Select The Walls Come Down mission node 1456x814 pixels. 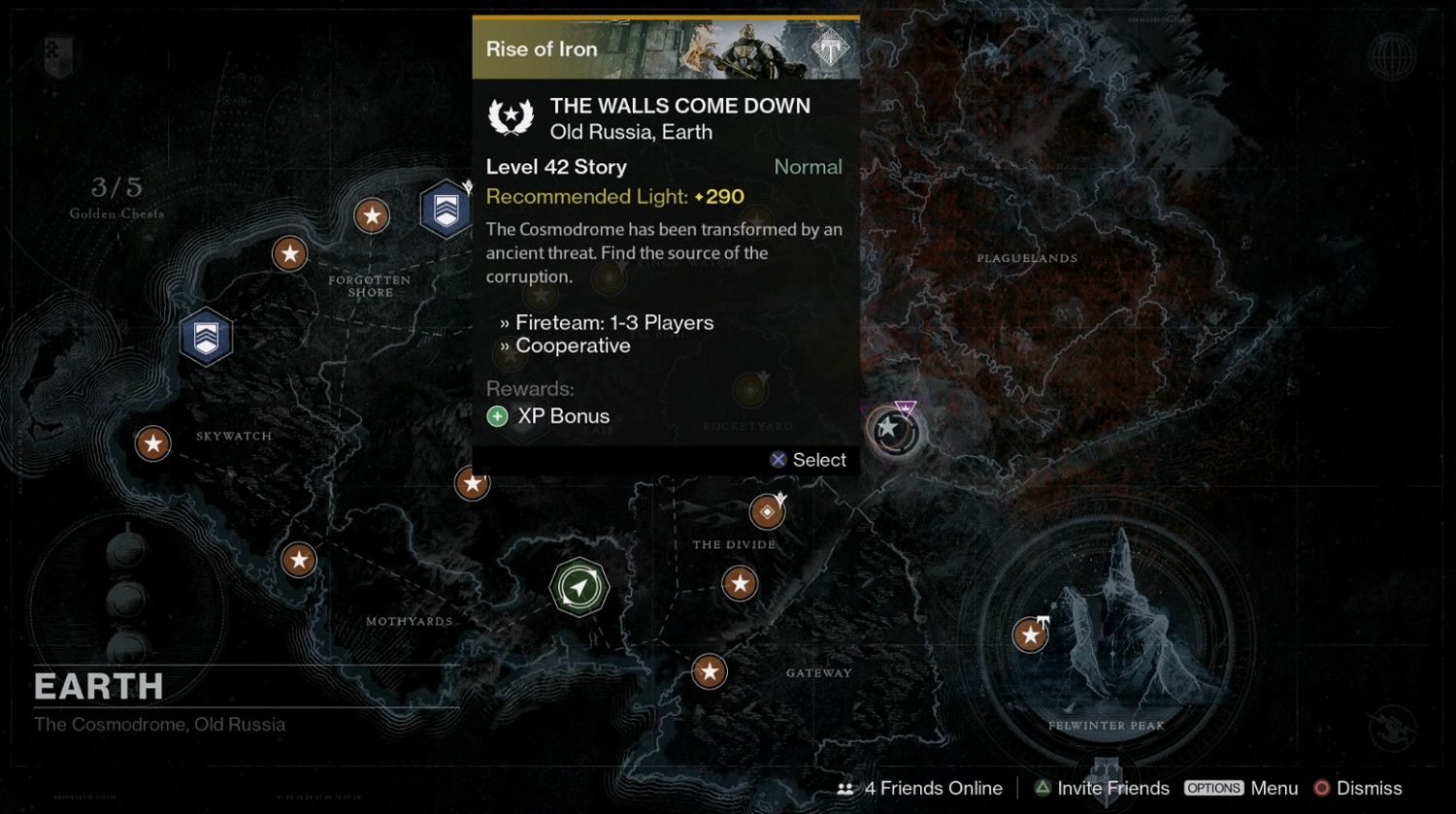coord(892,430)
